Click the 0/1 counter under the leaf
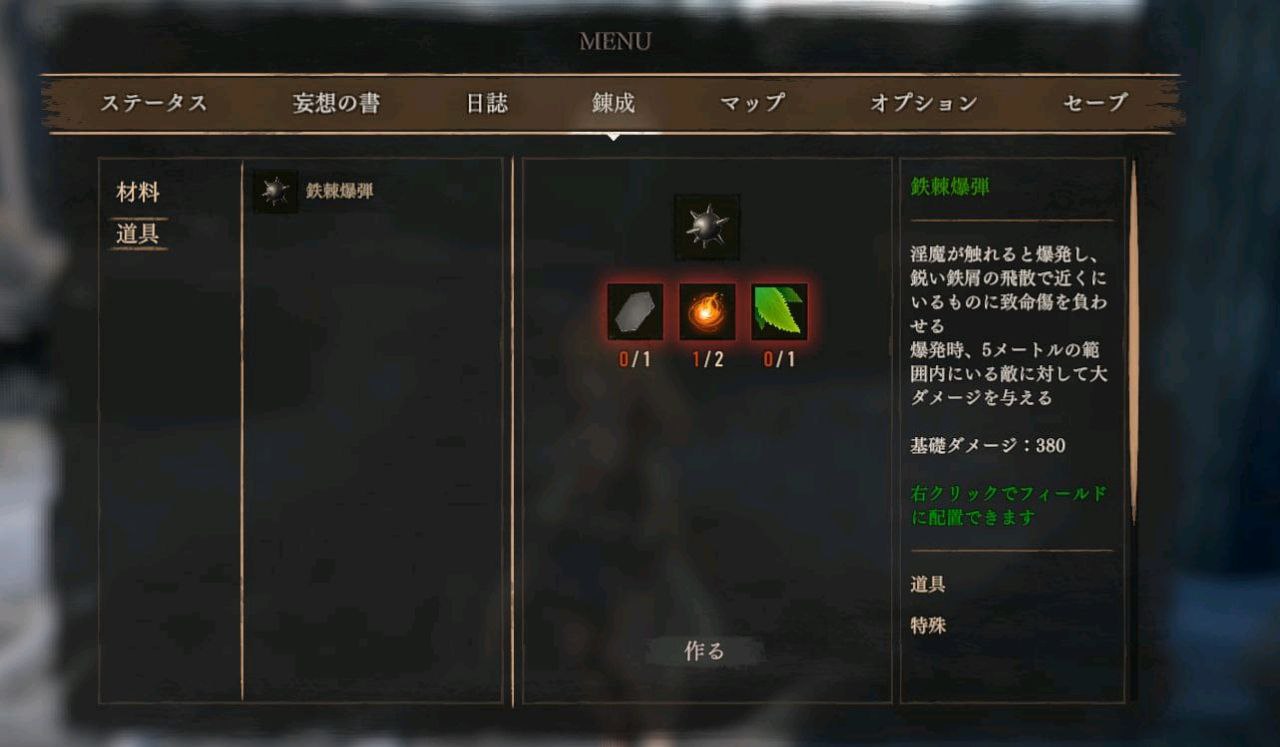The width and height of the screenshot is (1280, 747). tap(779, 357)
